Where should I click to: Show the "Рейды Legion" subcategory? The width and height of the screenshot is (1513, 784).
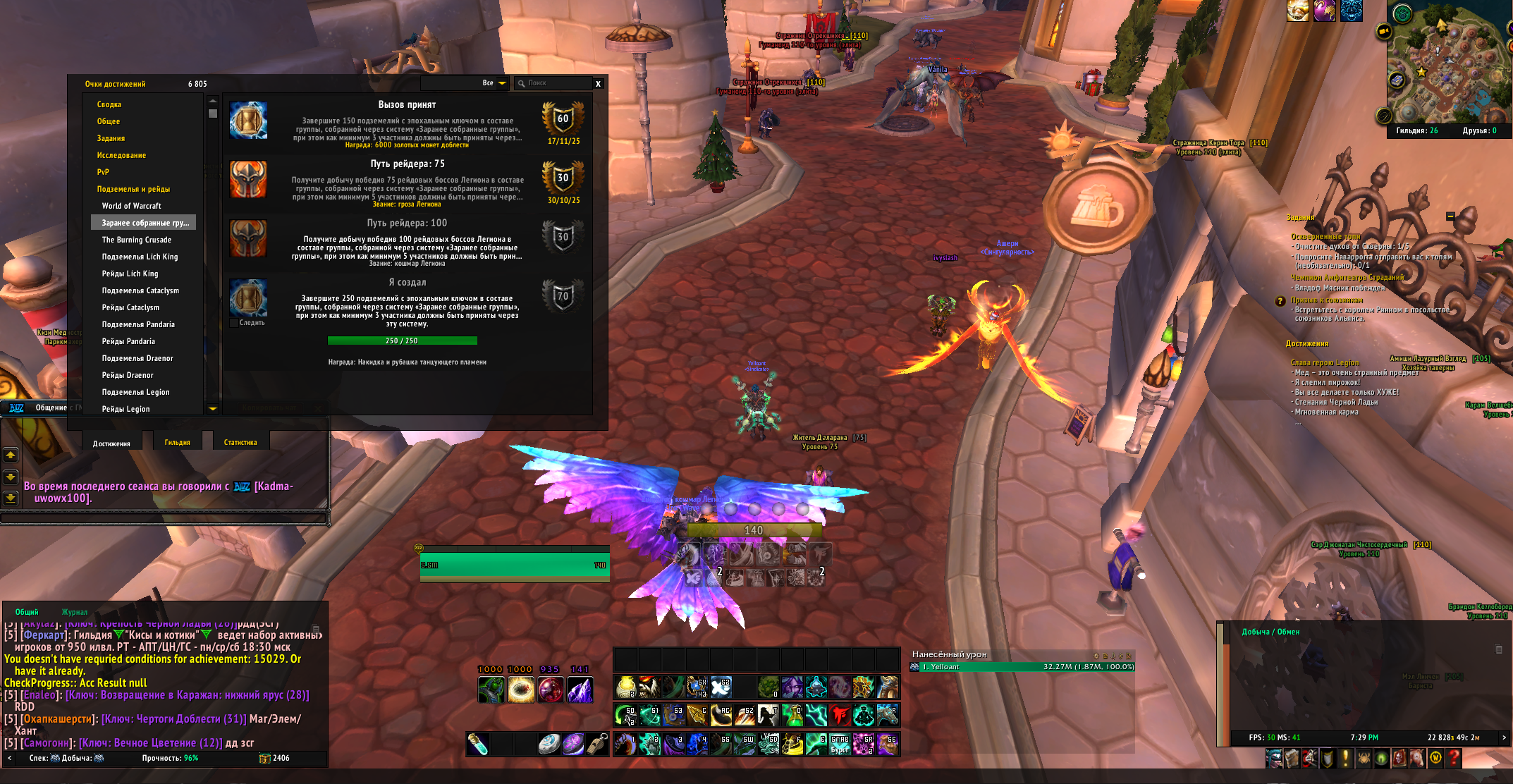tap(125, 409)
